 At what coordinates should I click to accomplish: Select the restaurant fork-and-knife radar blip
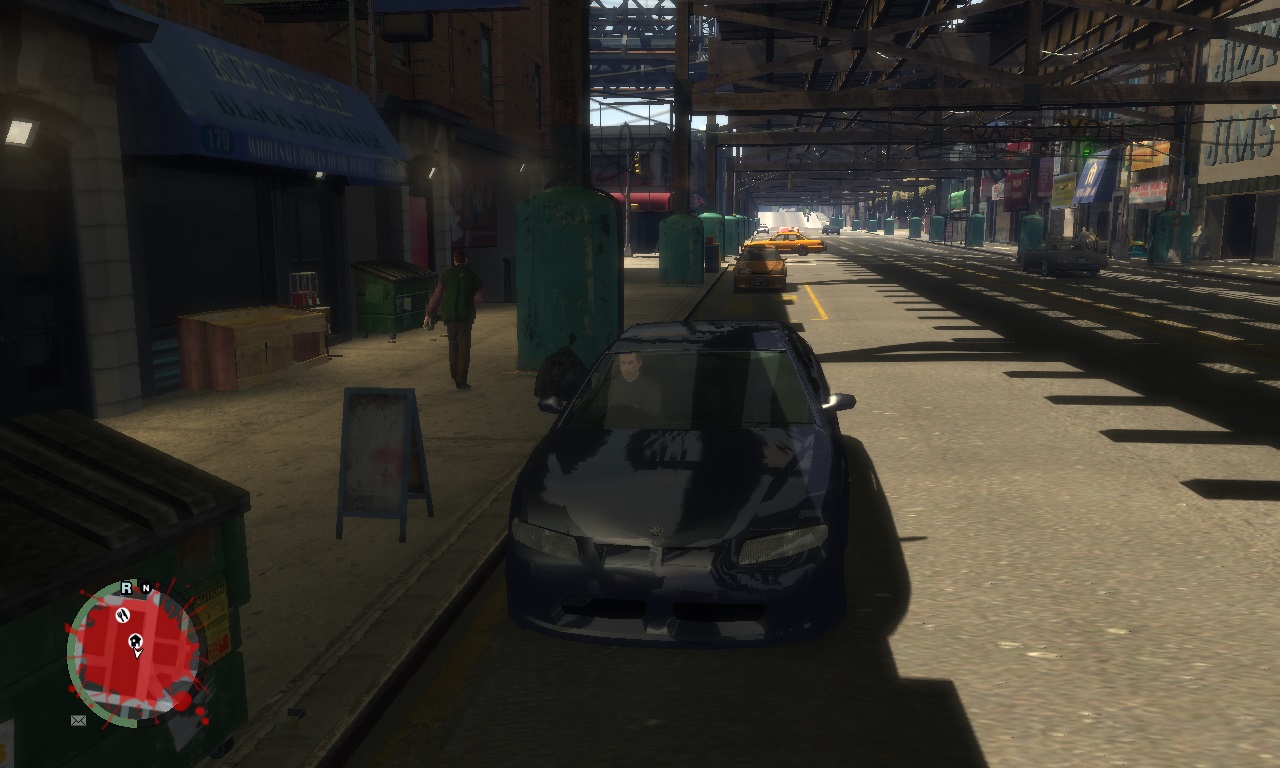124,614
